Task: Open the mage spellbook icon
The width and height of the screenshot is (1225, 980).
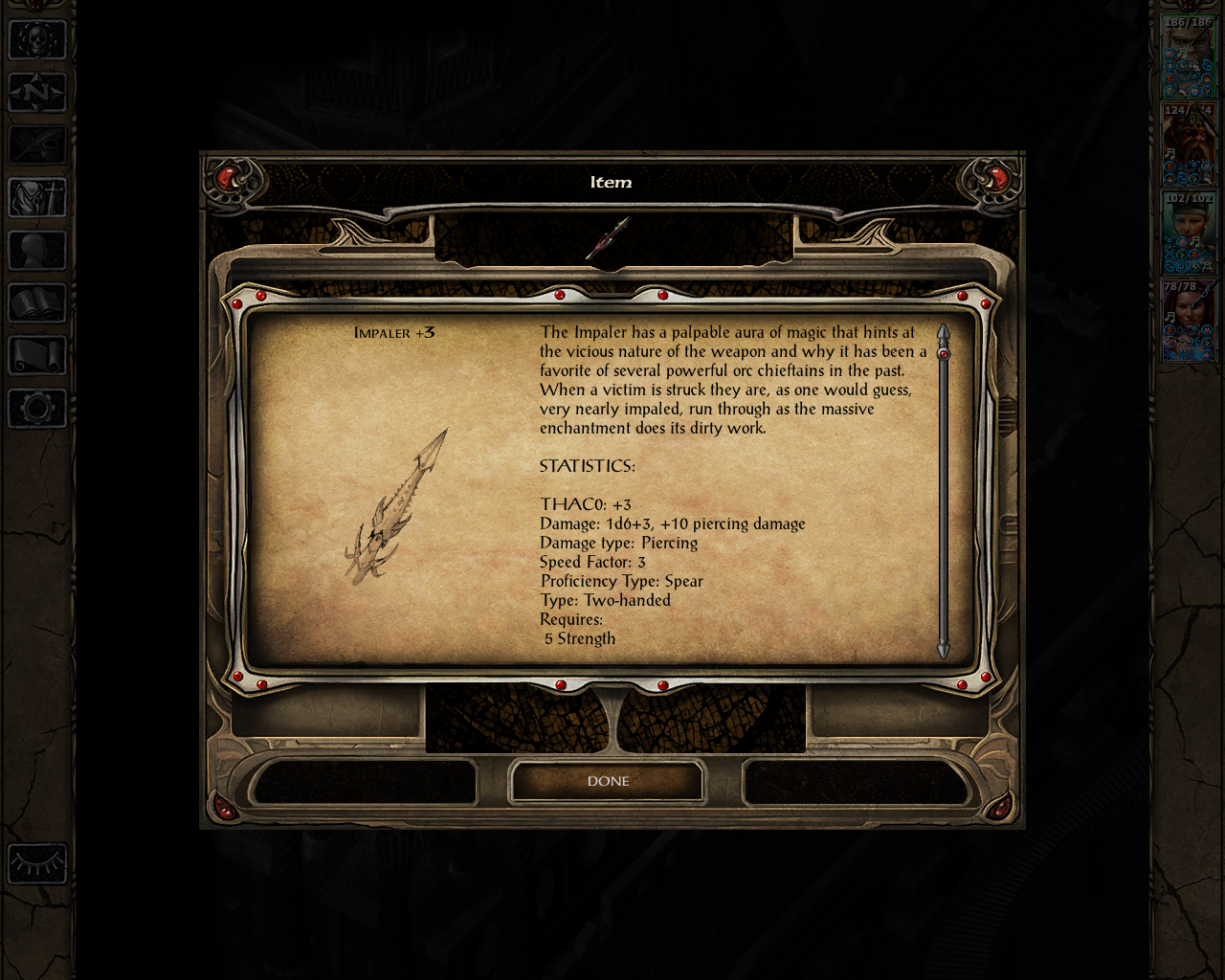Action: (36, 304)
